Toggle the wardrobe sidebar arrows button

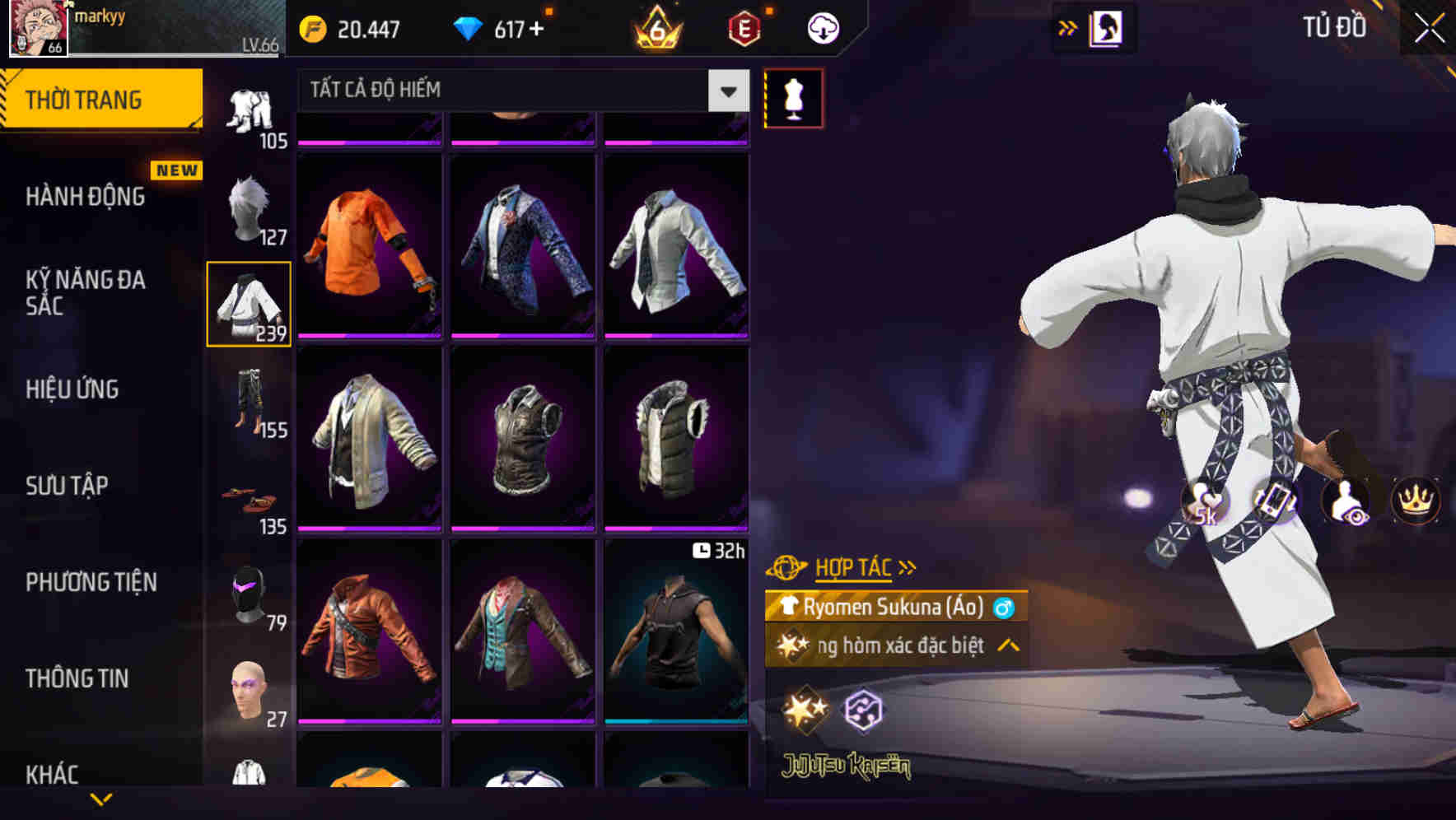(x=1068, y=27)
